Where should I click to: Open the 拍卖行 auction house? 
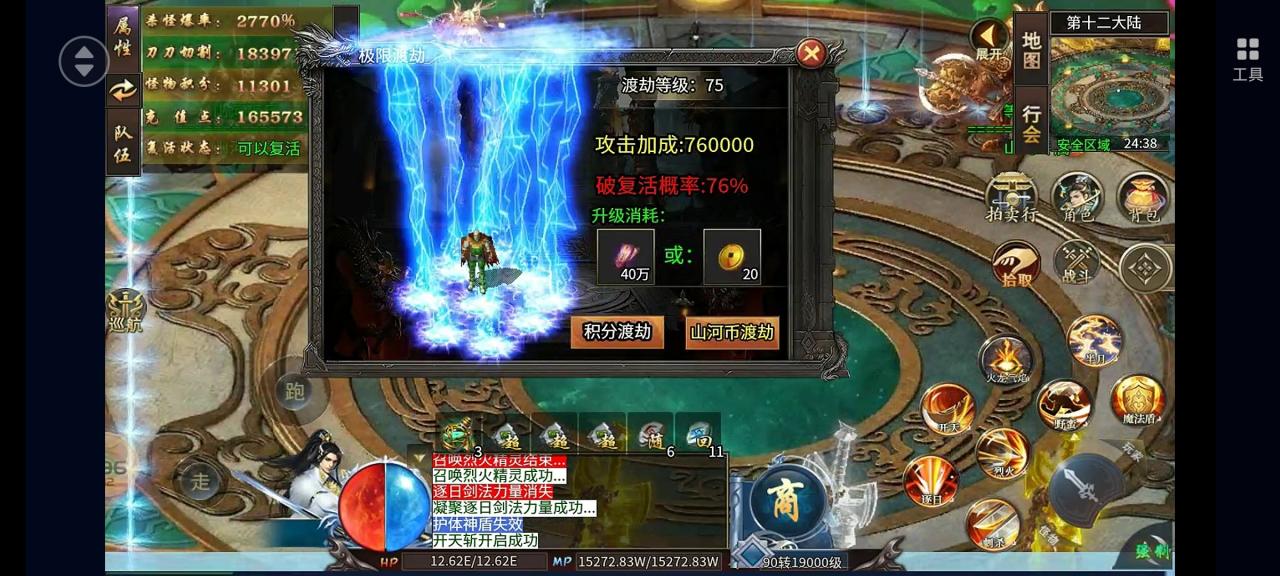click(1011, 196)
